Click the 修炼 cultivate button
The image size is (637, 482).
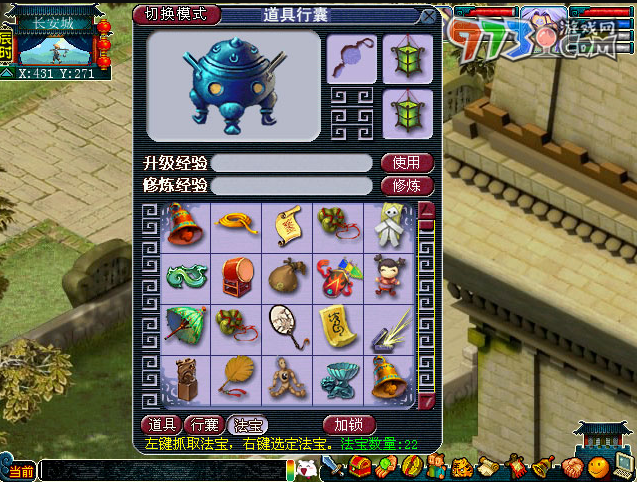[406, 185]
